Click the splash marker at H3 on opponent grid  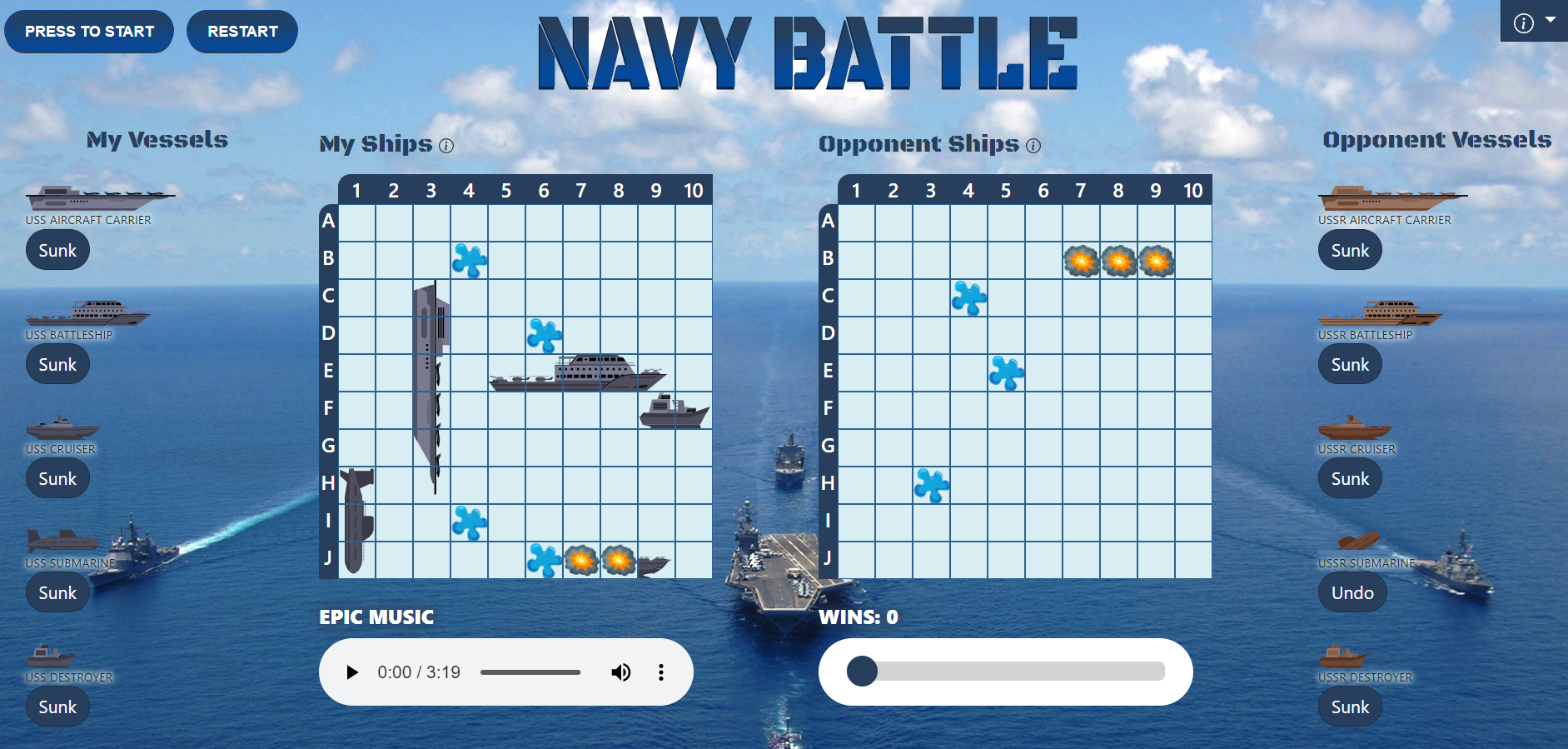[931, 485]
